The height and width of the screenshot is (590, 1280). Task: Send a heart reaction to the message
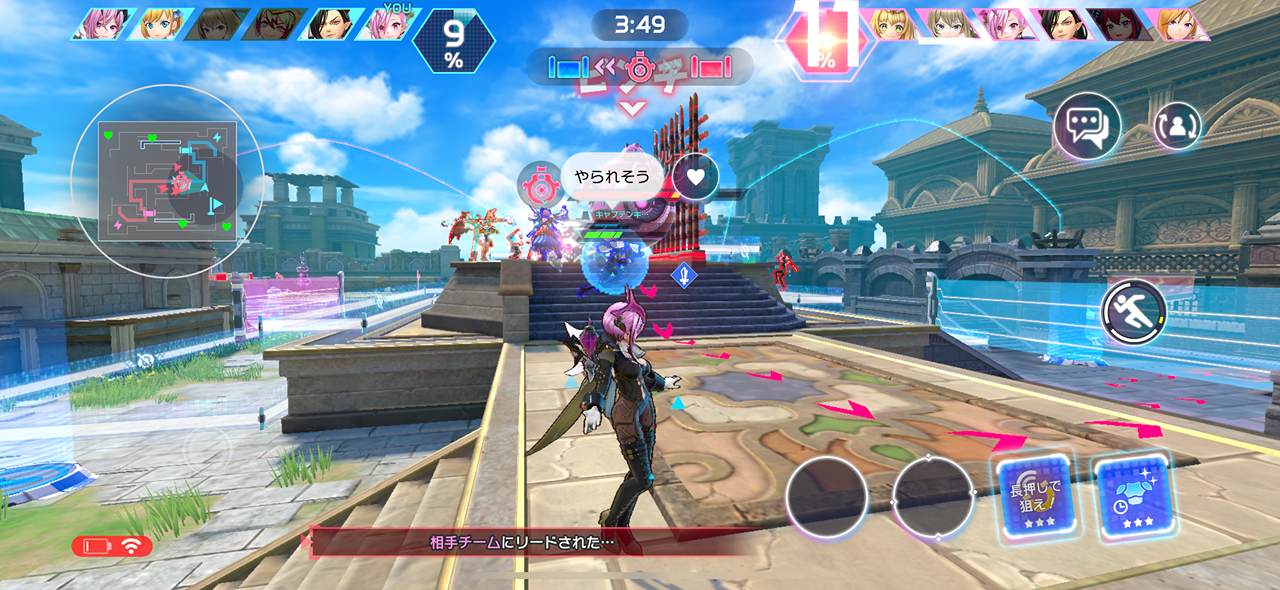[696, 177]
